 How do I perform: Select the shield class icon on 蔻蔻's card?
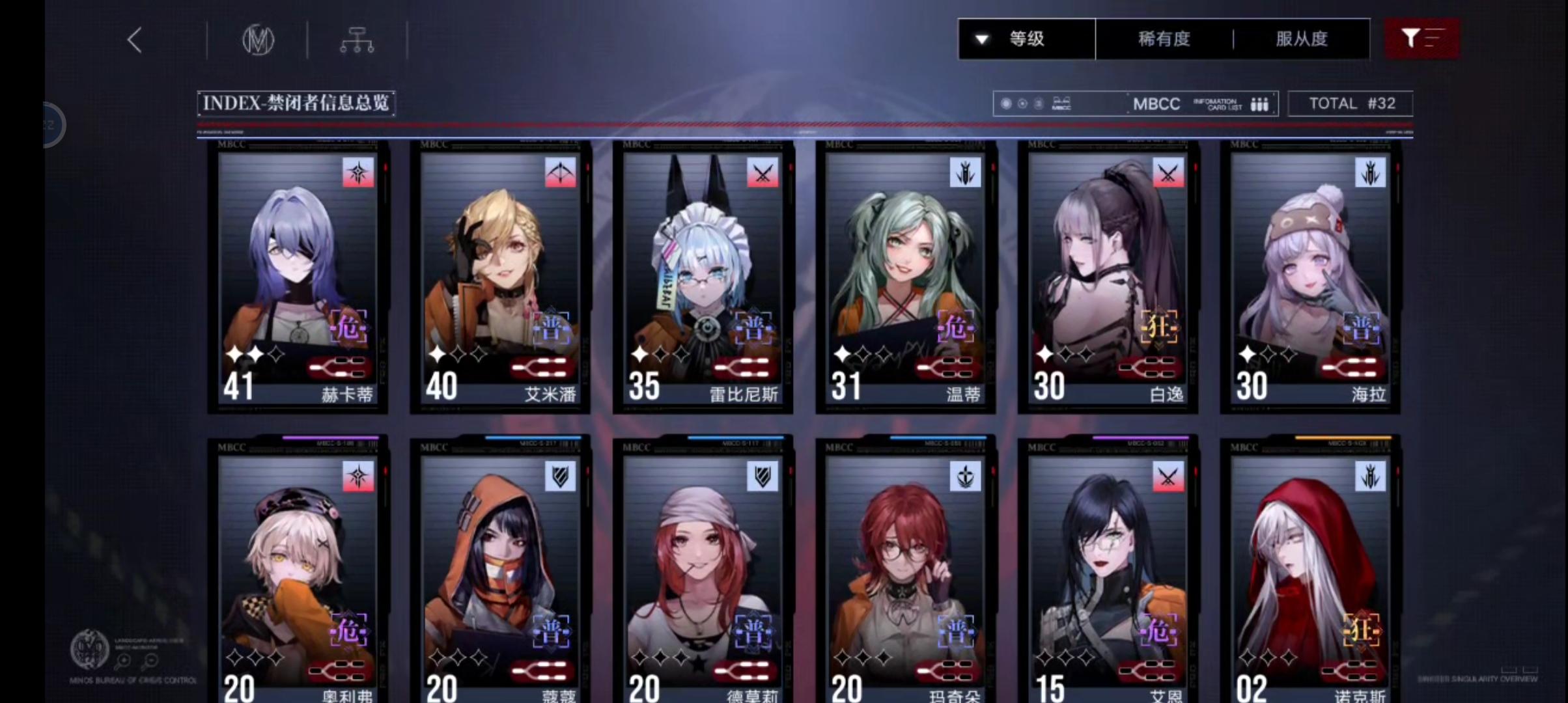coord(561,476)
